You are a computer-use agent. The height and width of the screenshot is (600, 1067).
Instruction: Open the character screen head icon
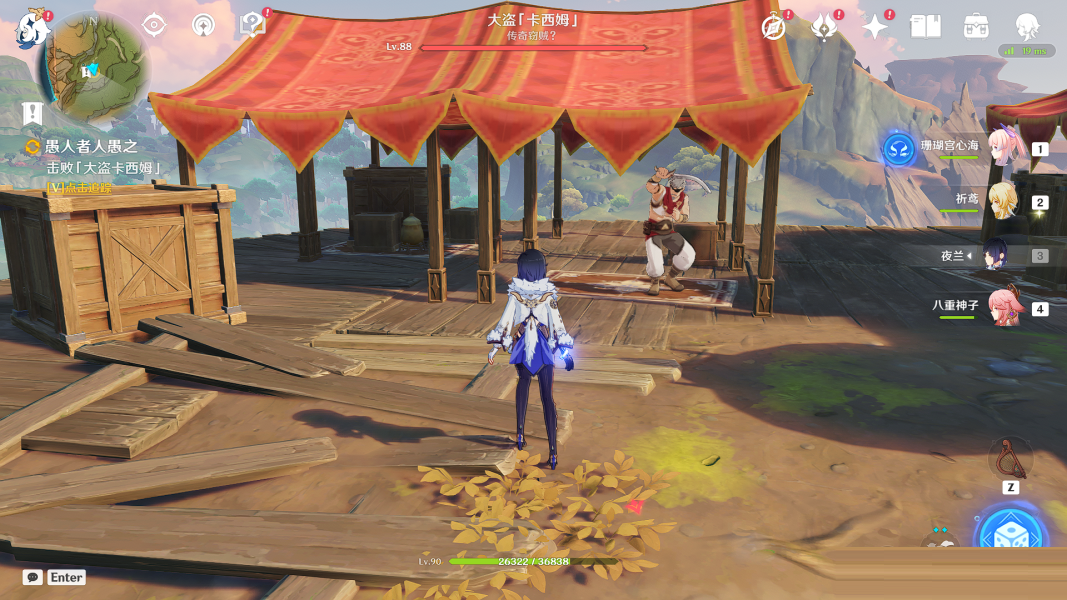[1027, 27]
